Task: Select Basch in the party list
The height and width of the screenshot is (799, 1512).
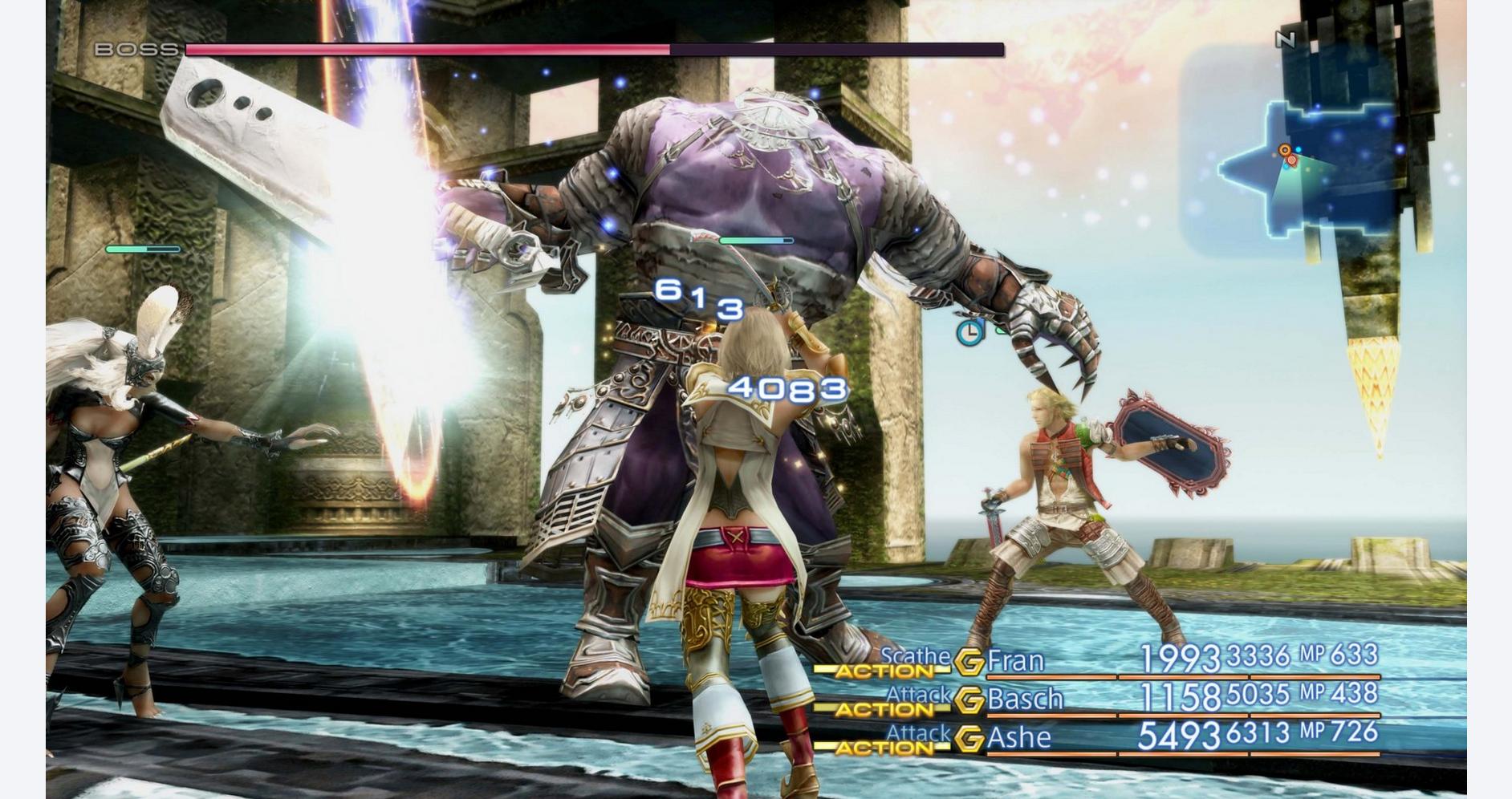Action: tap(1024, 699)
